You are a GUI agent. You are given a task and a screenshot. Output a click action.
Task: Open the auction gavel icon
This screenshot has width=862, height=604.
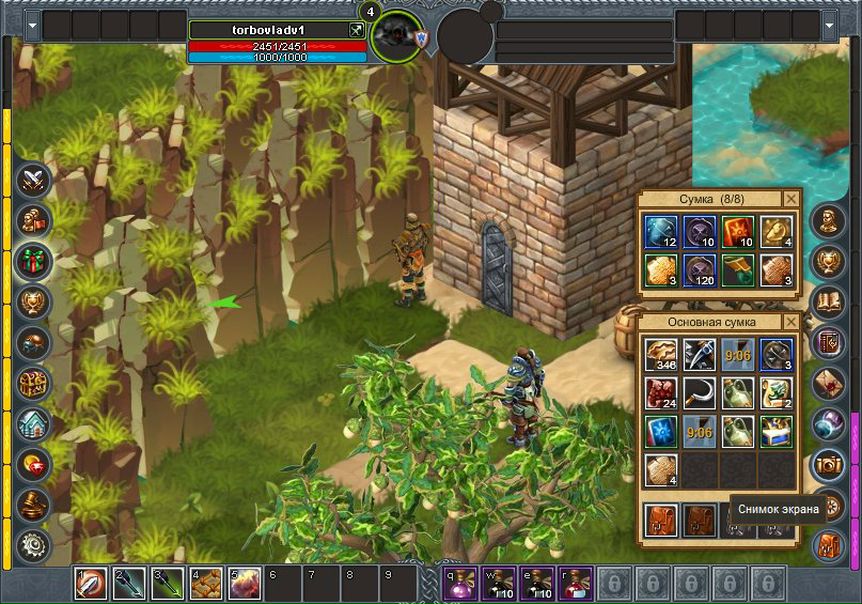tap(33, 504)
